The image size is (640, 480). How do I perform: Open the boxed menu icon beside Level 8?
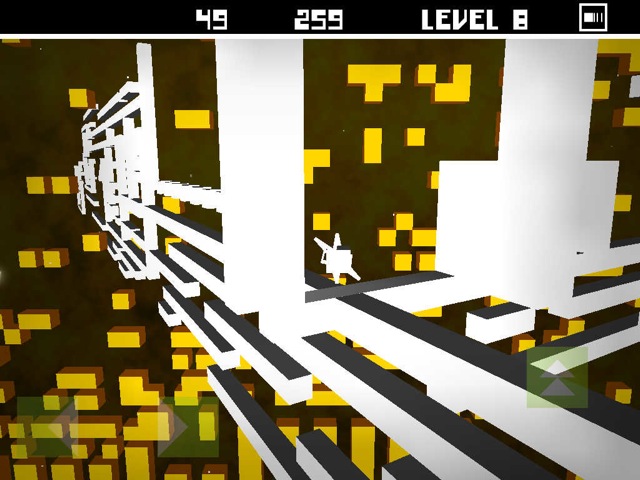(x=593, y=17)
